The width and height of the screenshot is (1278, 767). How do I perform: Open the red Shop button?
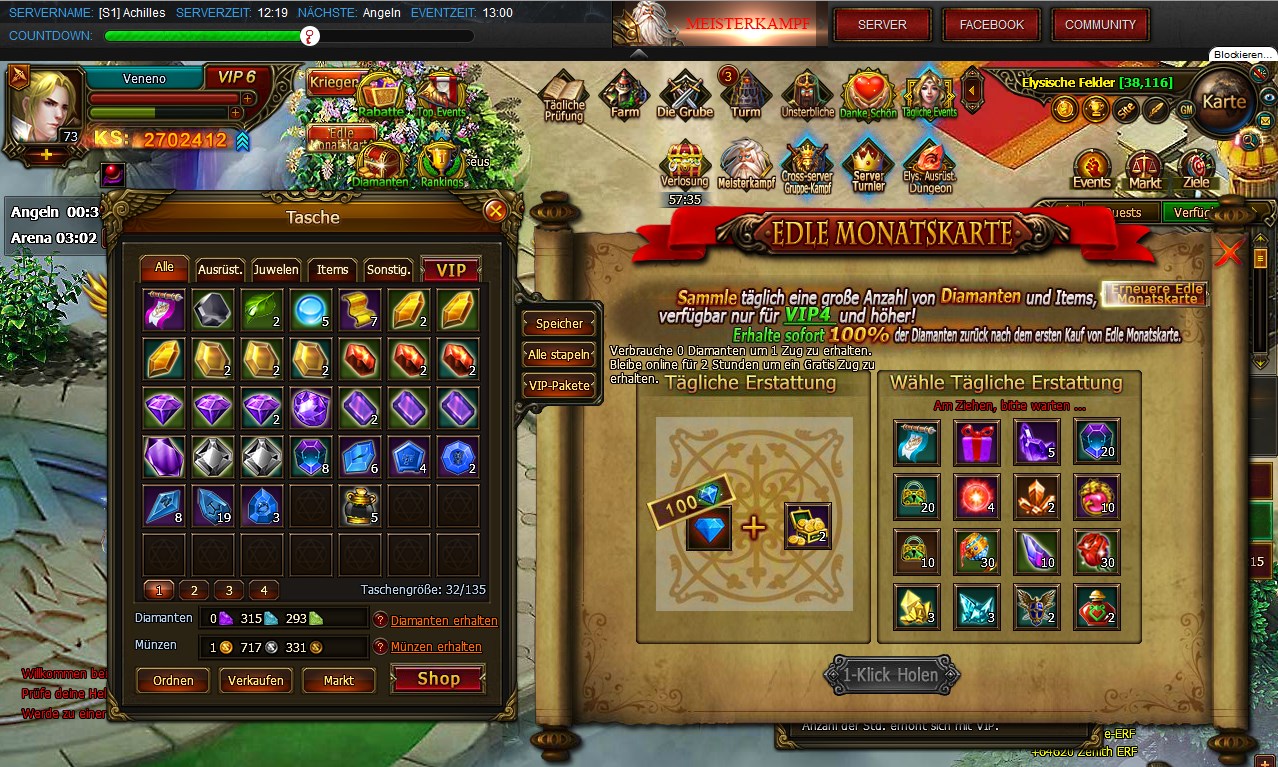click(x=438, y=679)
